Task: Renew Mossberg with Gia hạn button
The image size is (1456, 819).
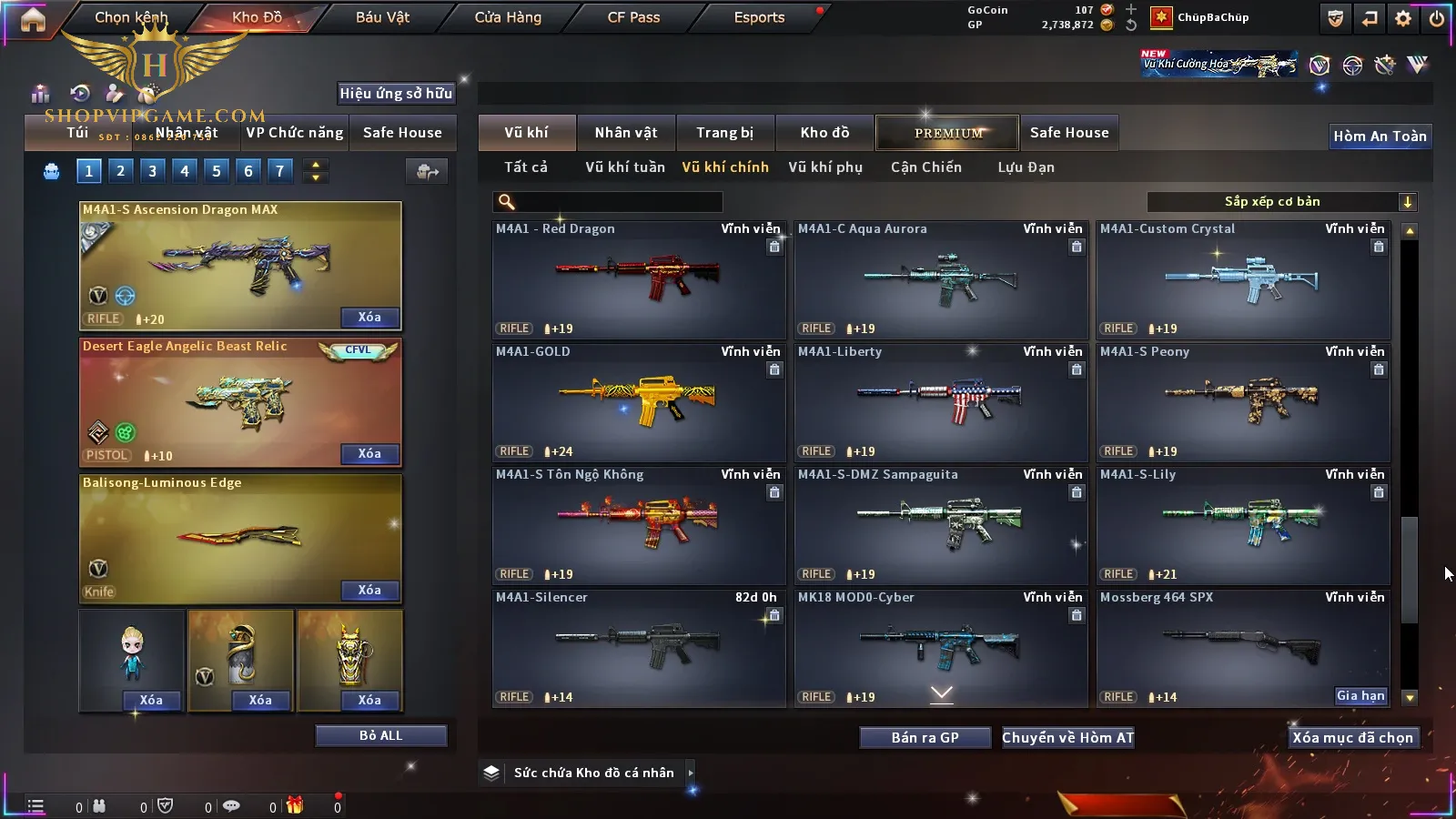Action: point(1360,696)
